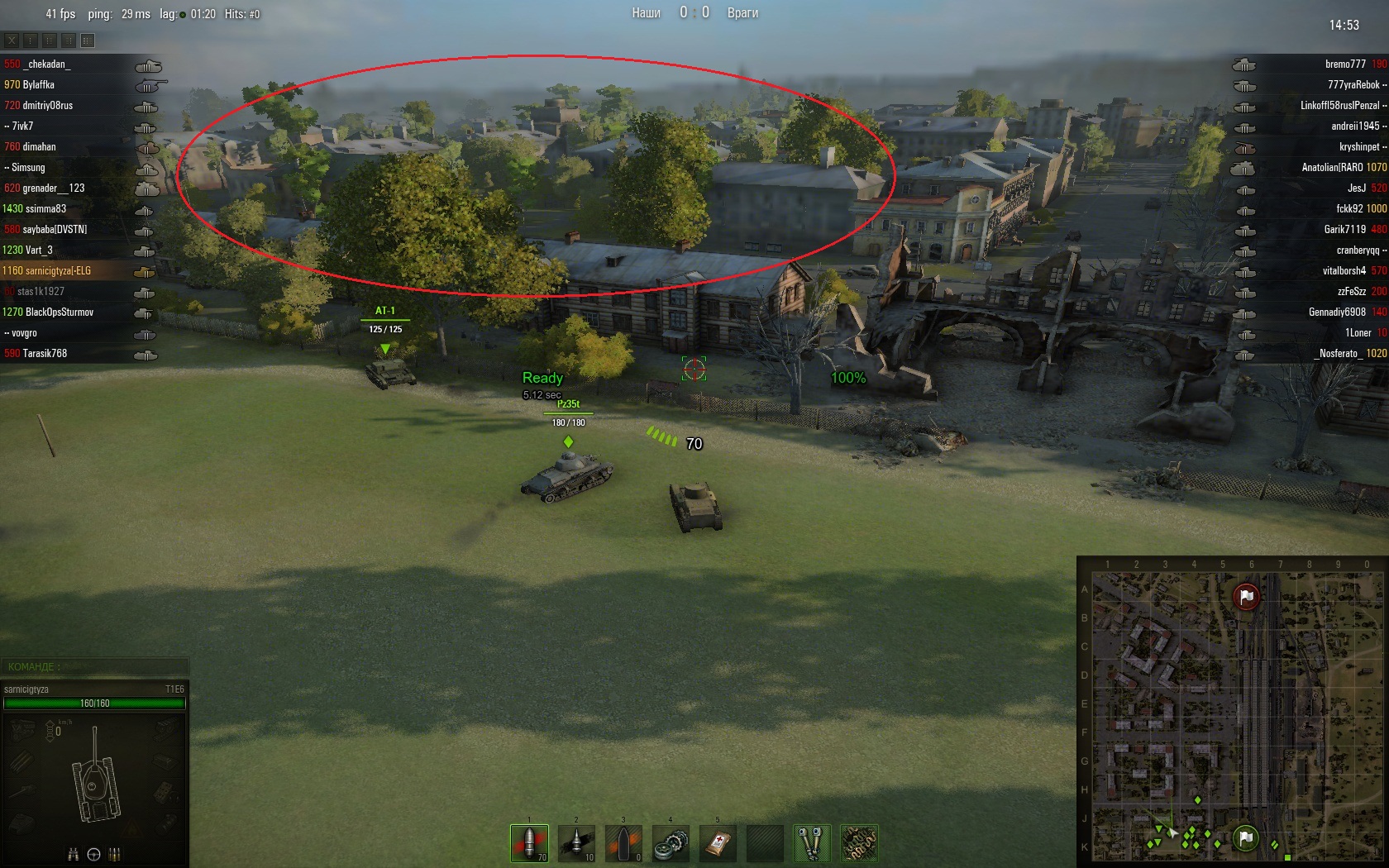Select the first shell slot with 70 rounds
Image resolution: width=1389 pixels, height=868 pixels.
[x=529, y=843]
